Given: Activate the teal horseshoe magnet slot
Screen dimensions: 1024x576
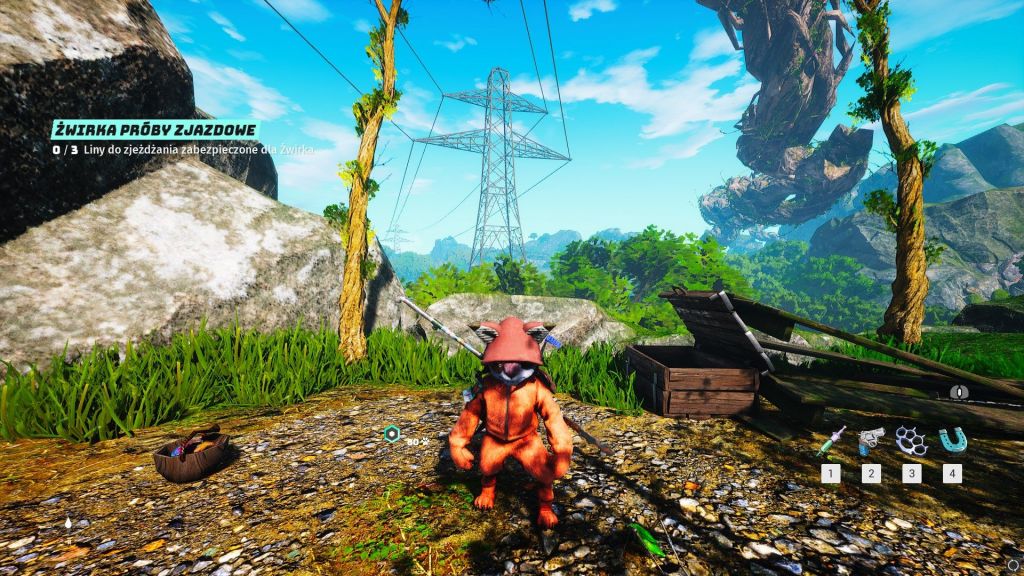Looking at the screenshot, I should pos(951,441).
